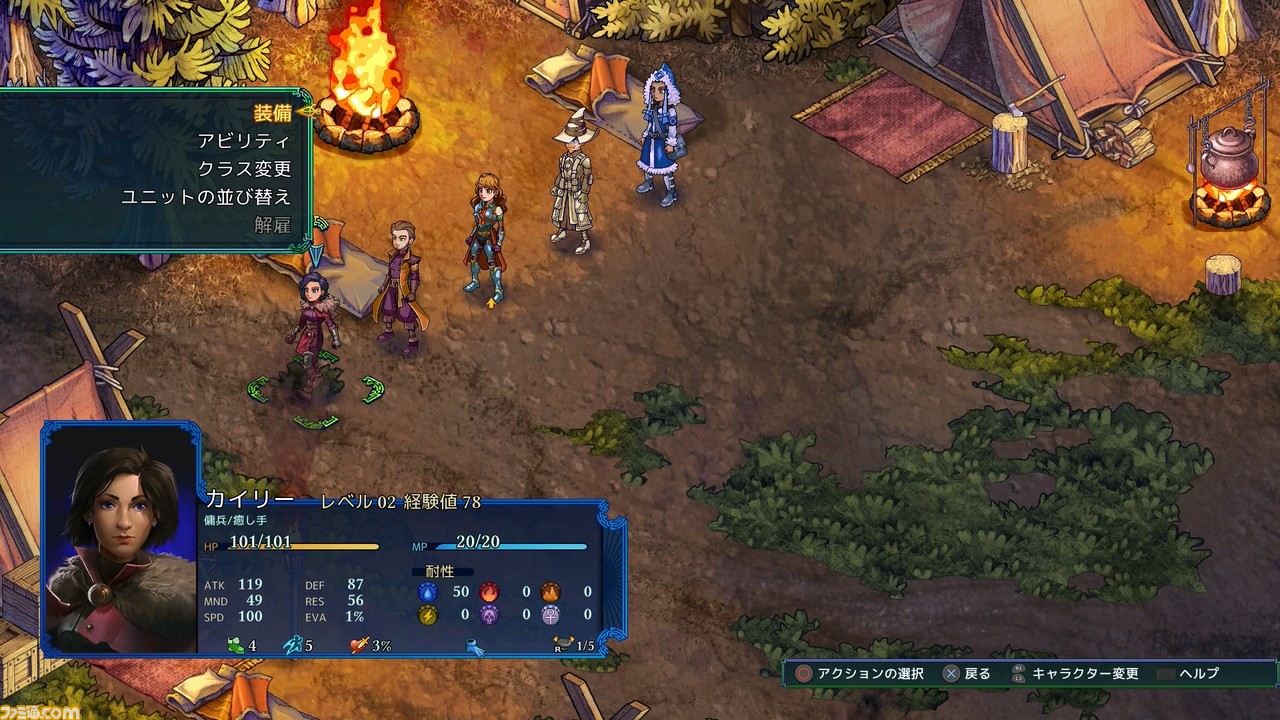Select the unit with the green selection marker
The image size is (1280, 720).
pos(314,330)
